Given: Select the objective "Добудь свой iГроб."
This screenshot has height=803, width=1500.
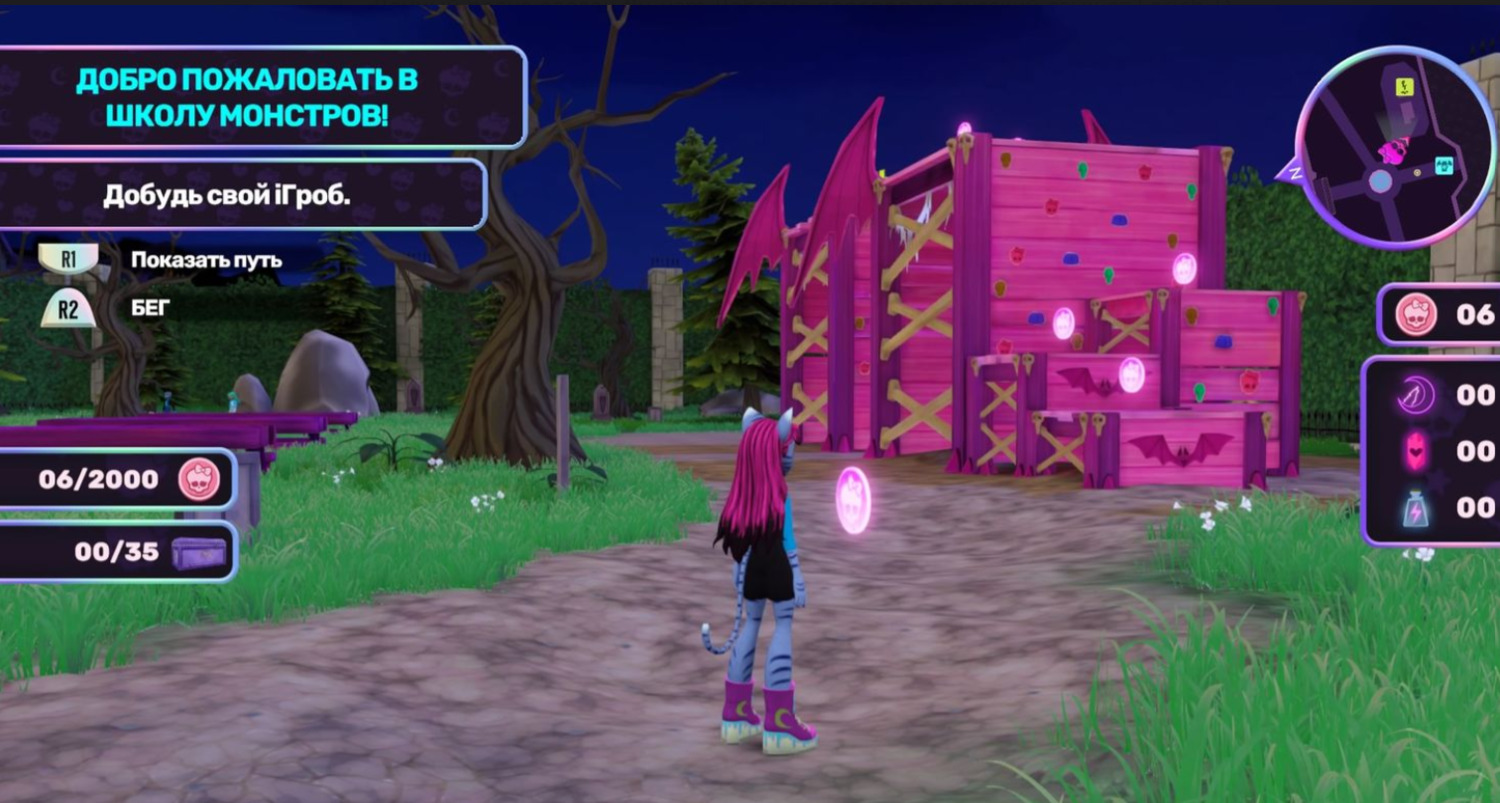Looking at the screenshot, I should pyautogui.click(x=227, y=195).
